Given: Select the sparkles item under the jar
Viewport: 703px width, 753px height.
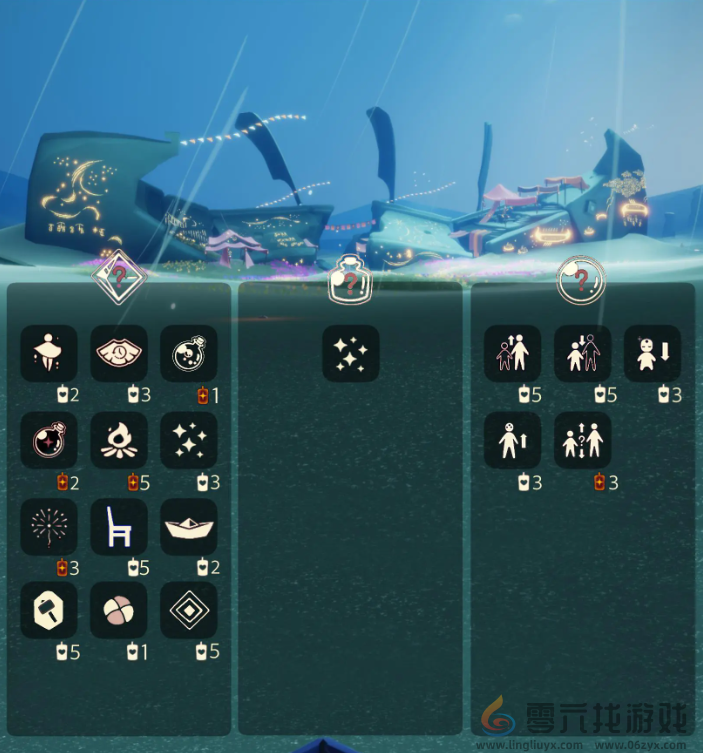Looking at the screenshot, I should click(350, 353).
